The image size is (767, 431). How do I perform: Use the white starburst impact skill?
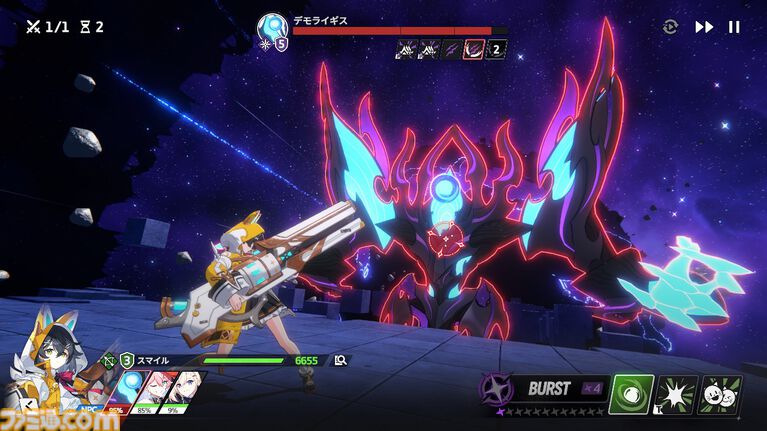(x=676, y=394)
